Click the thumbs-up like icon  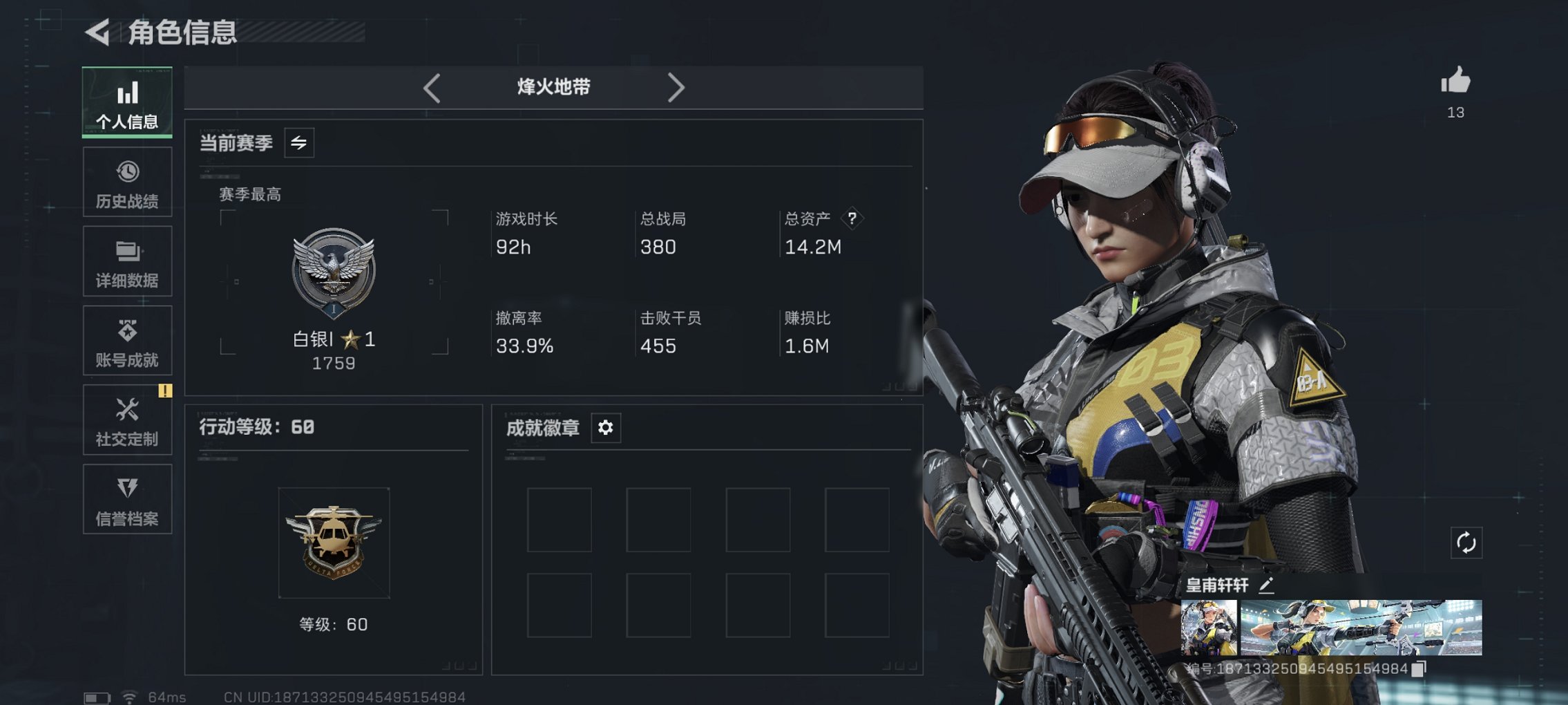coord(1455,83)
